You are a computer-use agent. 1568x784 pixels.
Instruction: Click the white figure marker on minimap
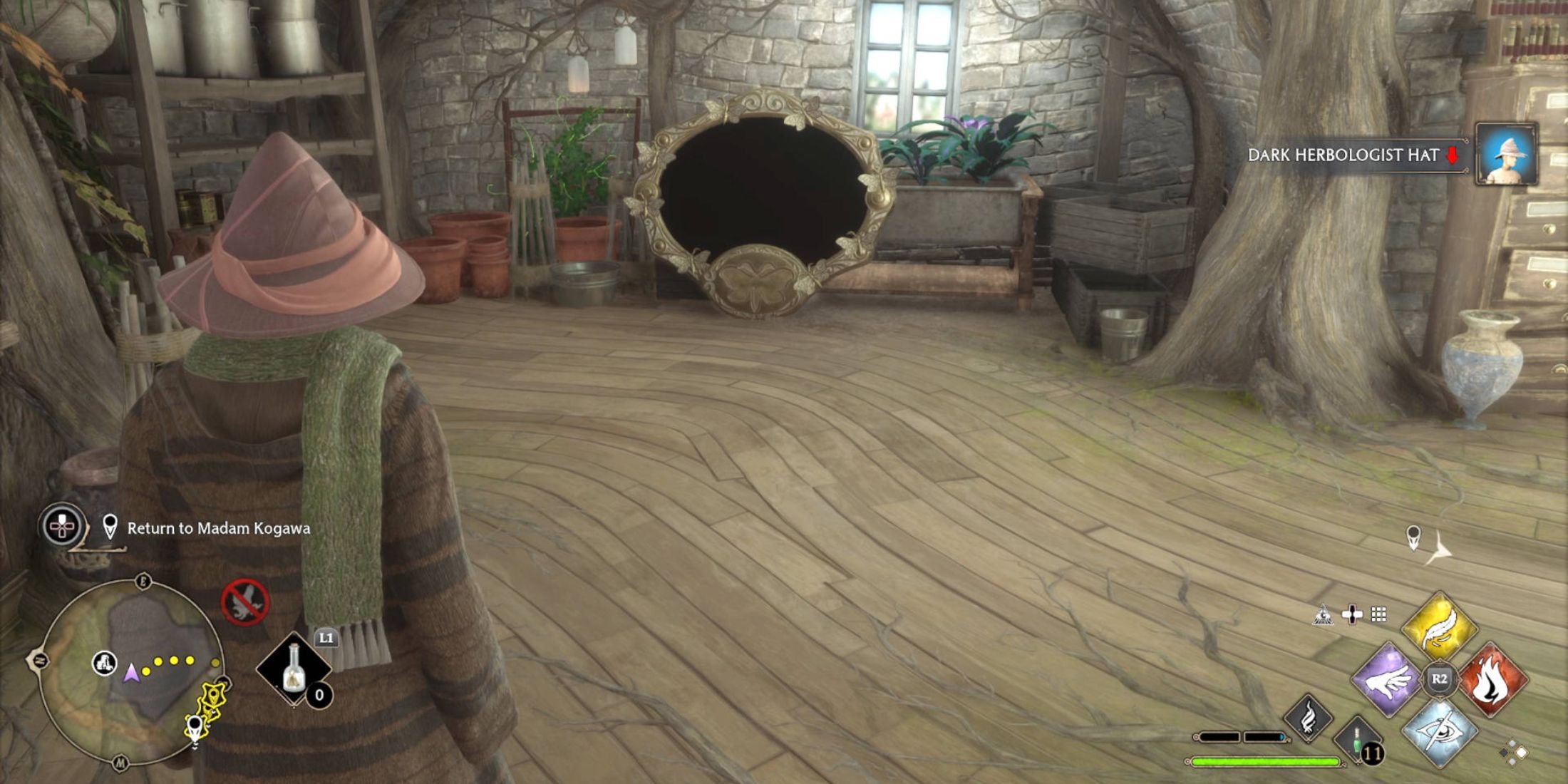pyautogui.click(x=105, y=663)
